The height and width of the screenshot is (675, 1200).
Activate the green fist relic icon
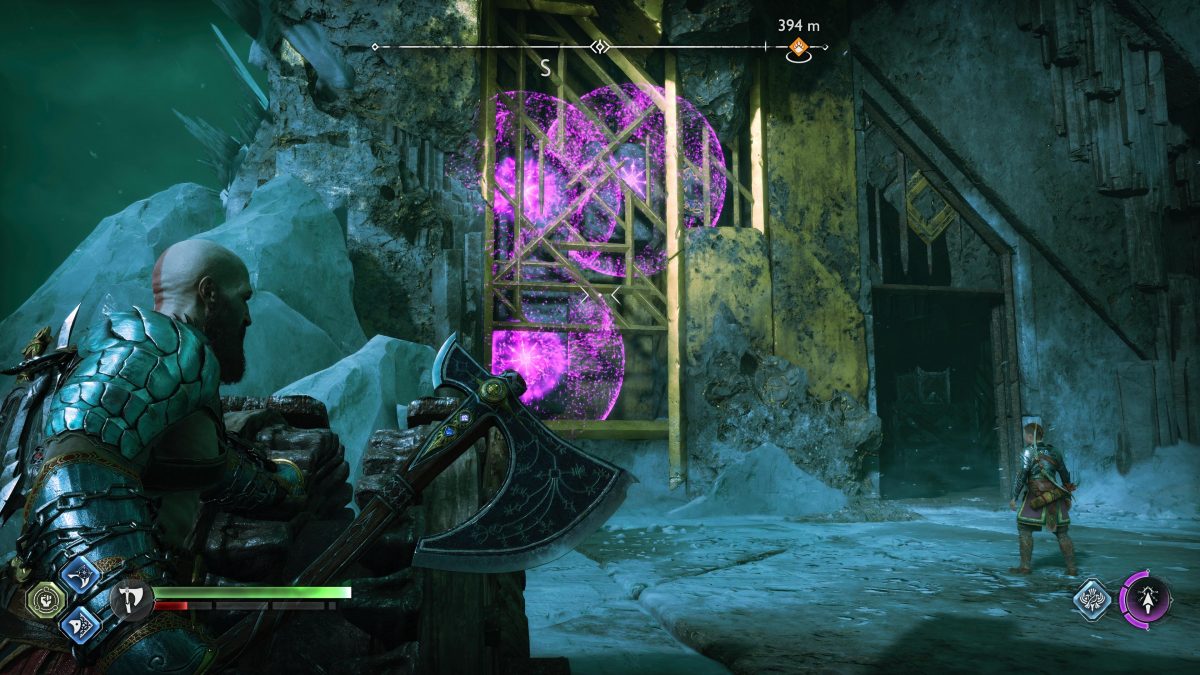tap(46, 599)
